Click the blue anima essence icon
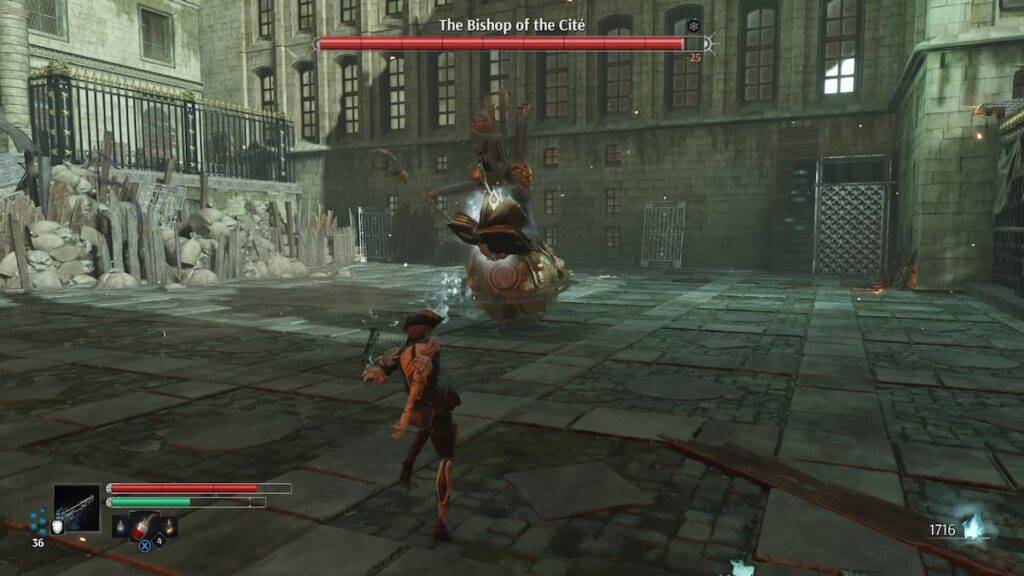 pyautogui.click(x=973, y=528)
